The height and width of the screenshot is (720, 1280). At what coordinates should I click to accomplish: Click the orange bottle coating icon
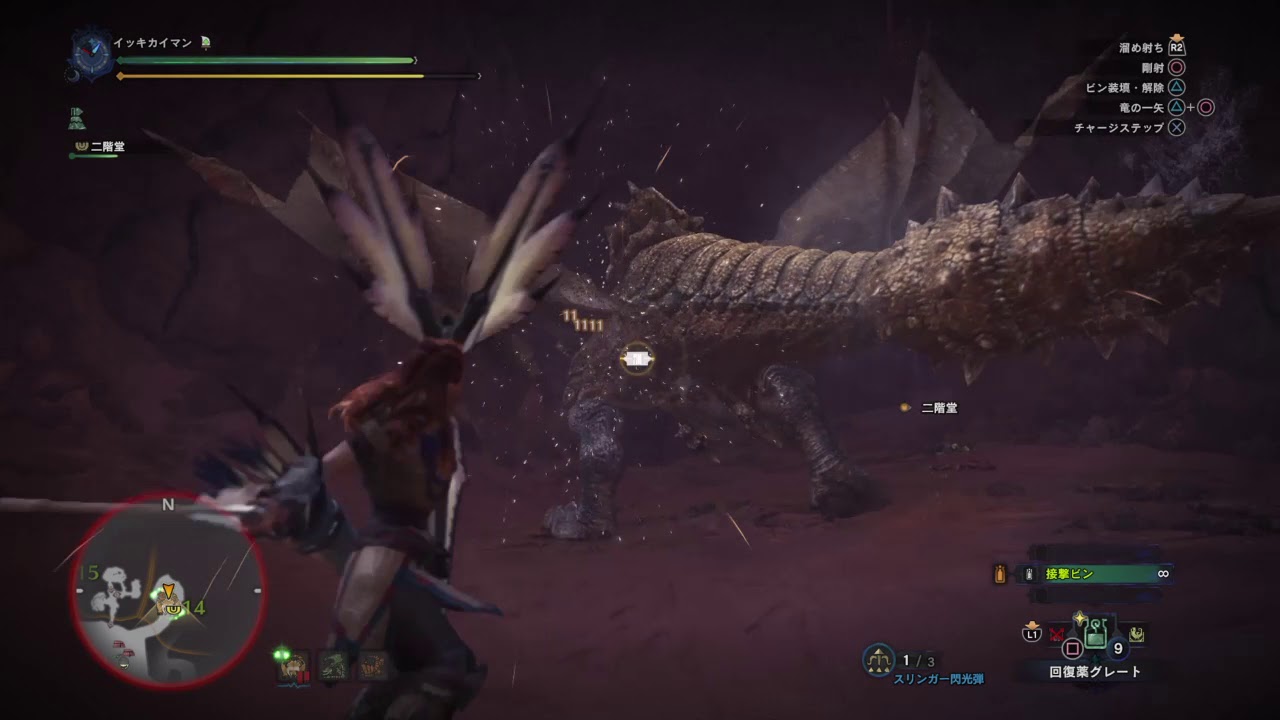tap(999, 574)
